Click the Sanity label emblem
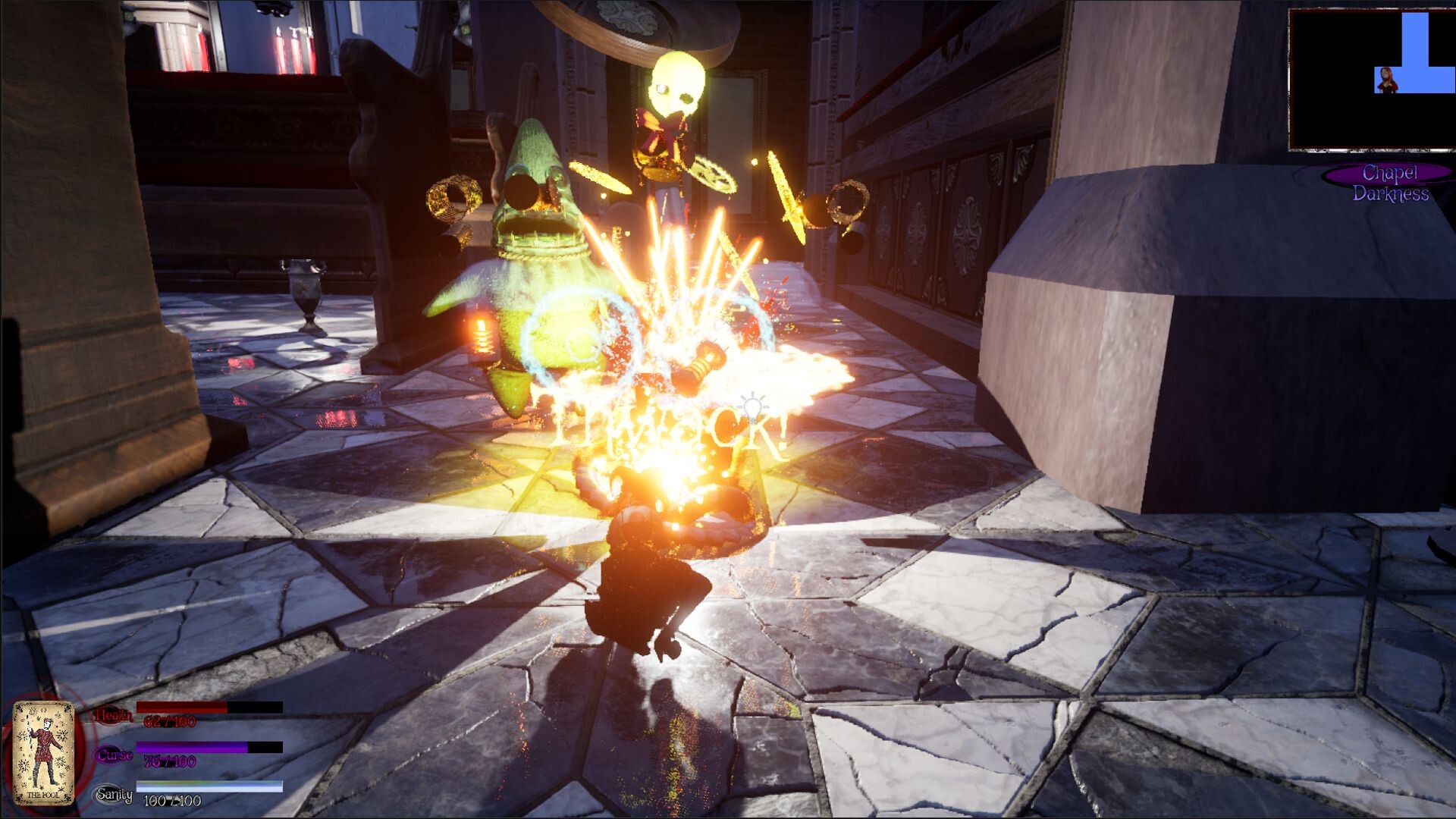This screenshot has width=1456, height=819. [x=114, y=794]
